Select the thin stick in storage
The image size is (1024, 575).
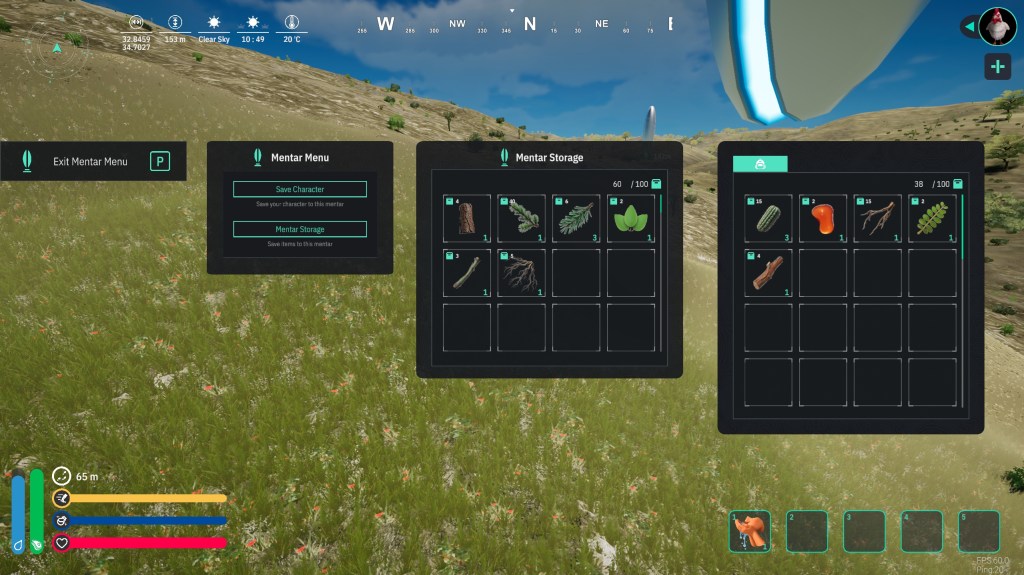pos(467,273)
